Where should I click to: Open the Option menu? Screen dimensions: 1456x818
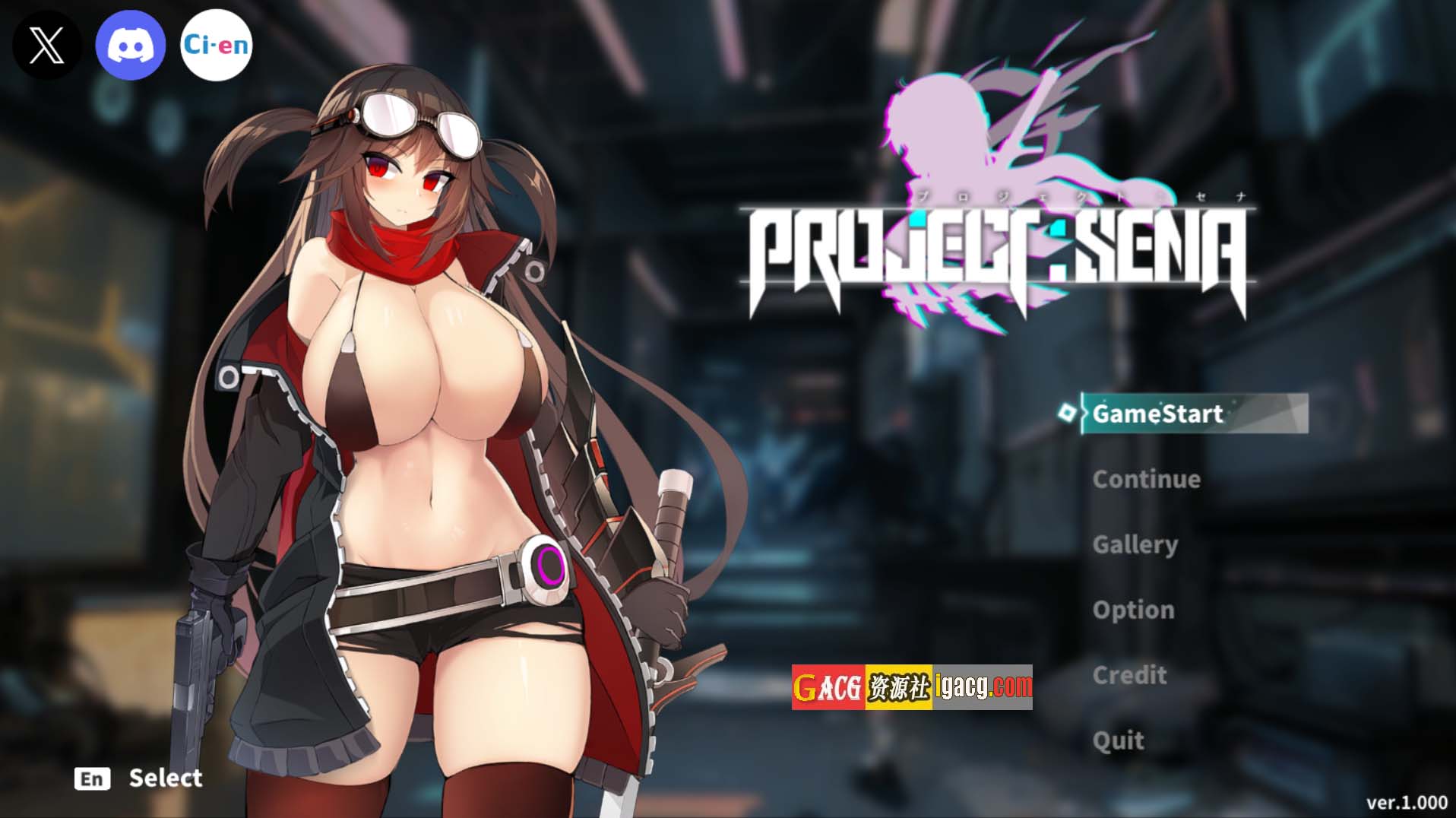[1133, 610]
